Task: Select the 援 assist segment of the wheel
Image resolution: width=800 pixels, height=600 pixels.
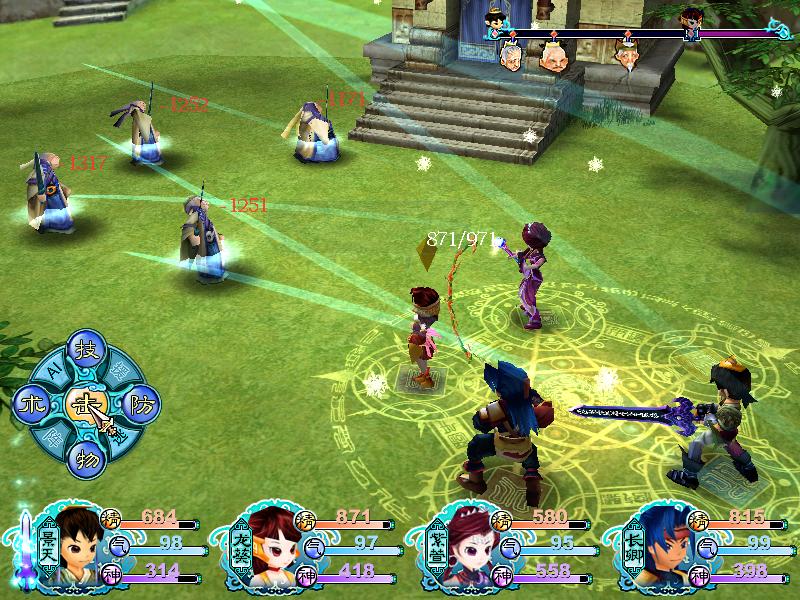Action: [x=121, y=370]
